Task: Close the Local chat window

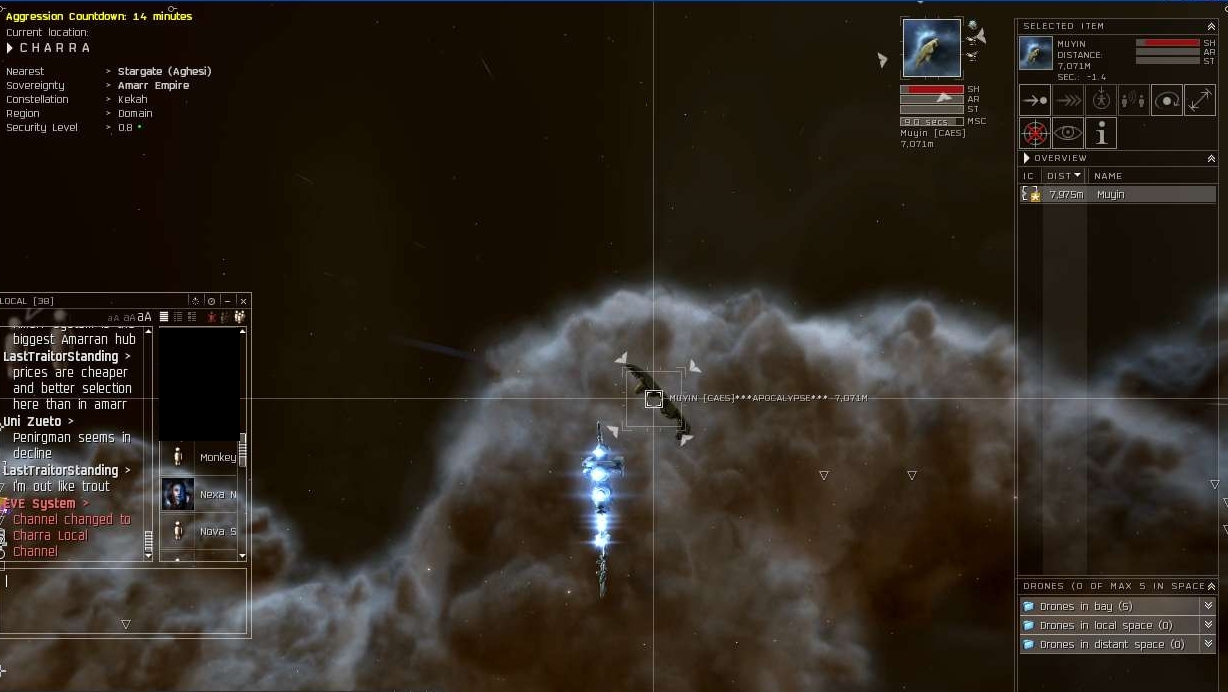Action: (243, 301)
